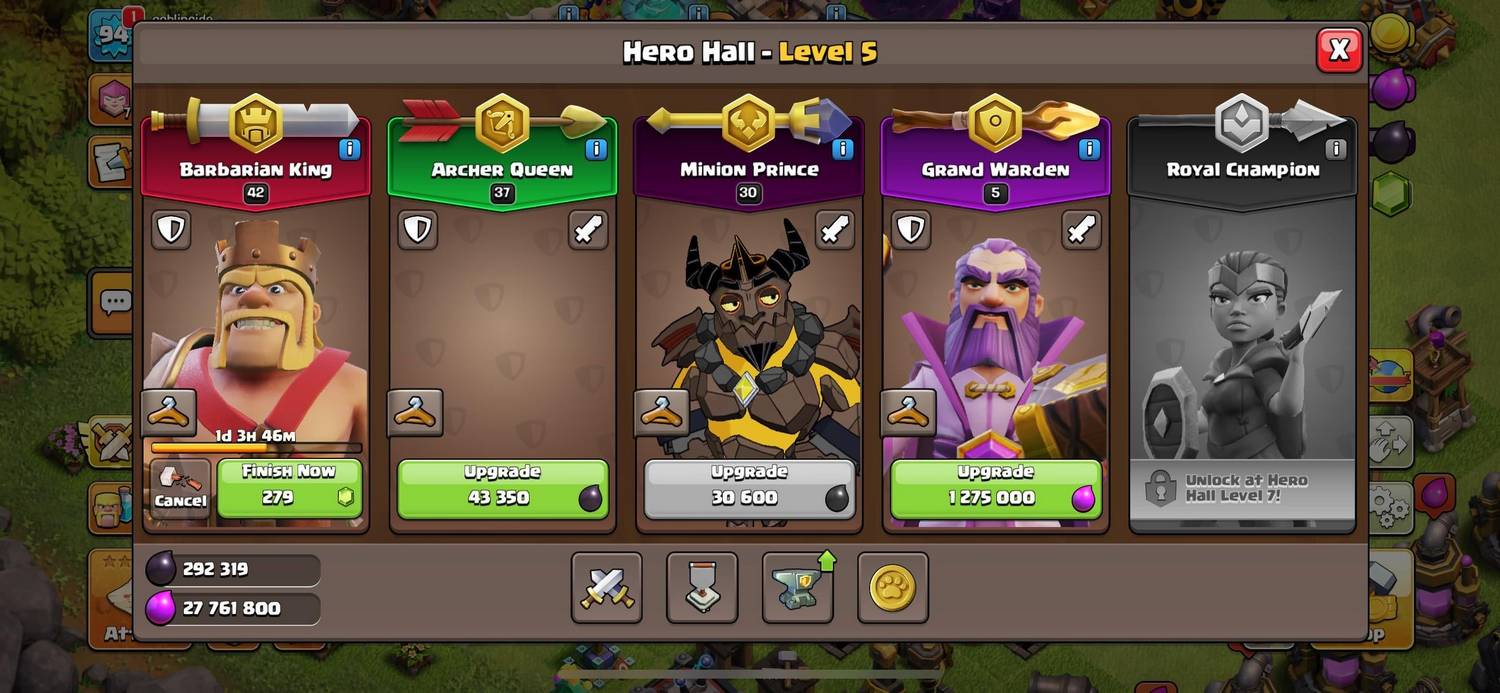Cancel the Barbarian King upgrade
Image resolution: width=1500 pixels, height=693 pixels.
click(181, 488)
